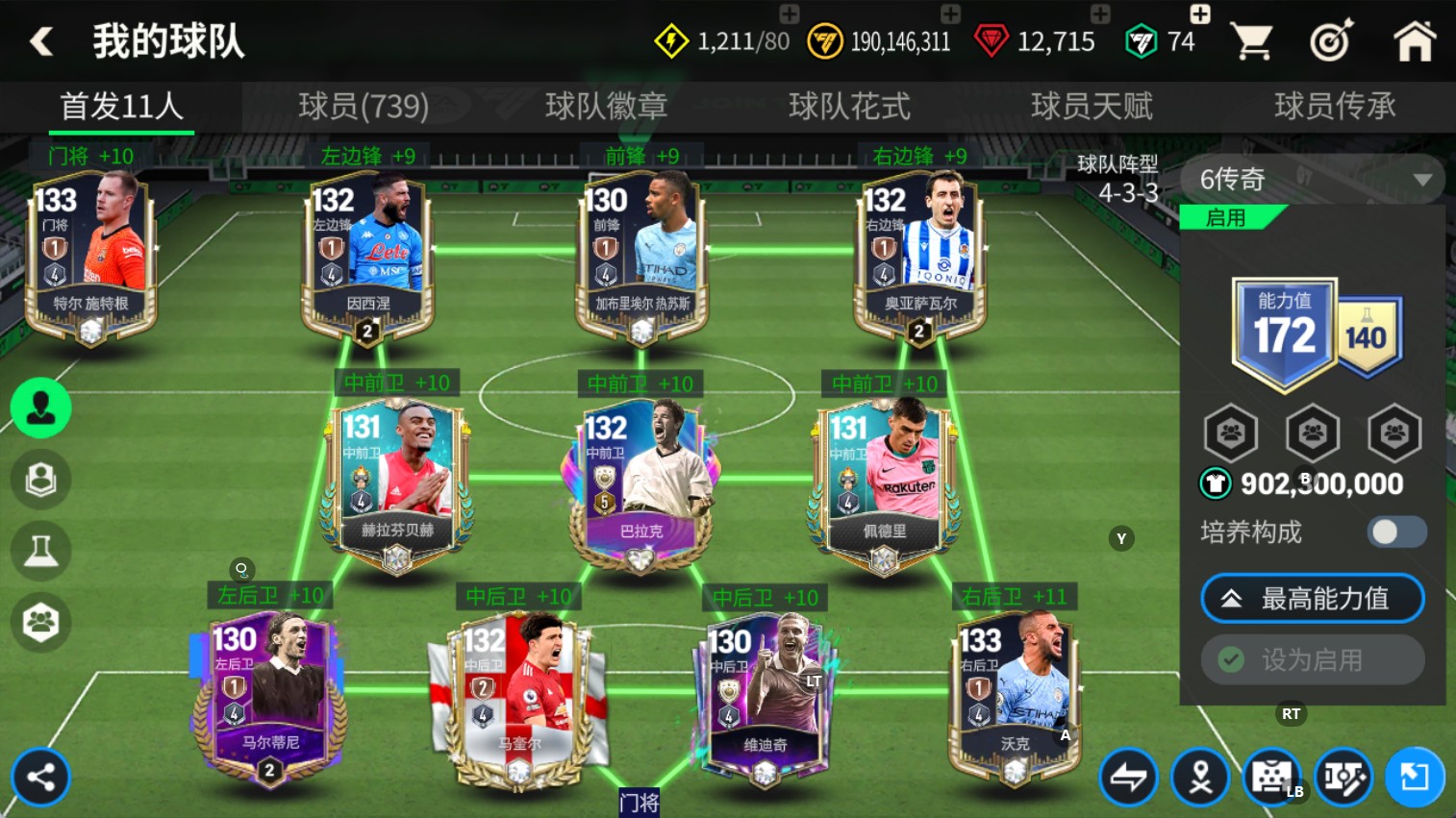Switch to the 球队徽章 tab
This screenshot has width=1456, height=818.
coord(606,107)
